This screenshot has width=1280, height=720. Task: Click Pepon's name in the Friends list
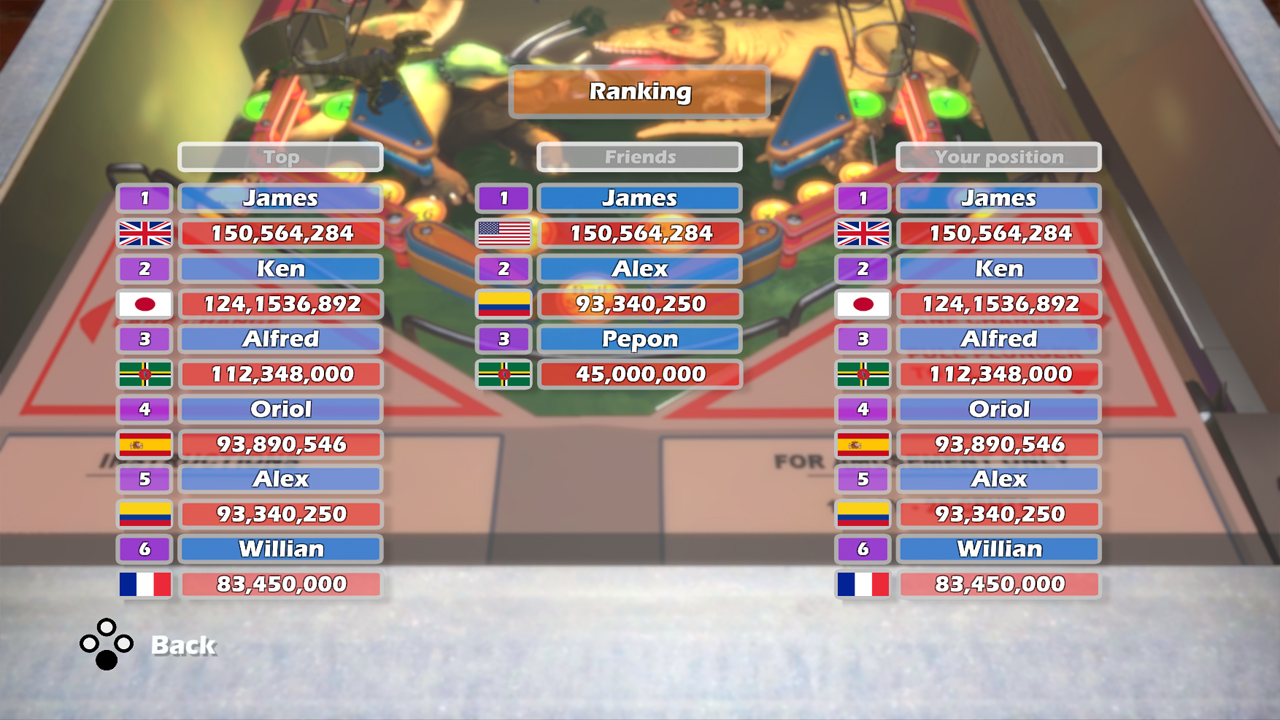(639, 338)
